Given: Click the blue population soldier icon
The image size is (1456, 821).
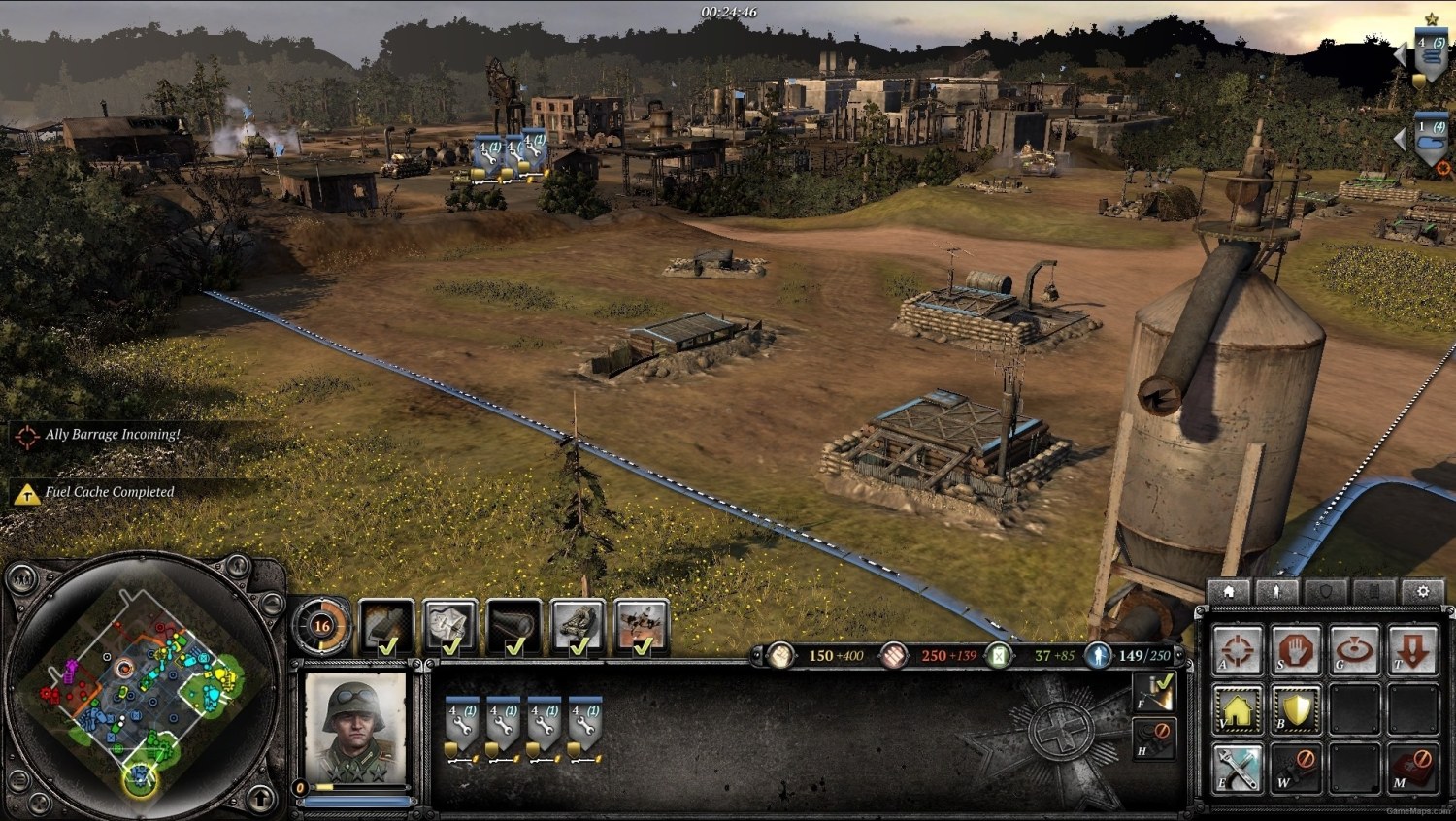Looking at the screenshot, I should 1098,655.
